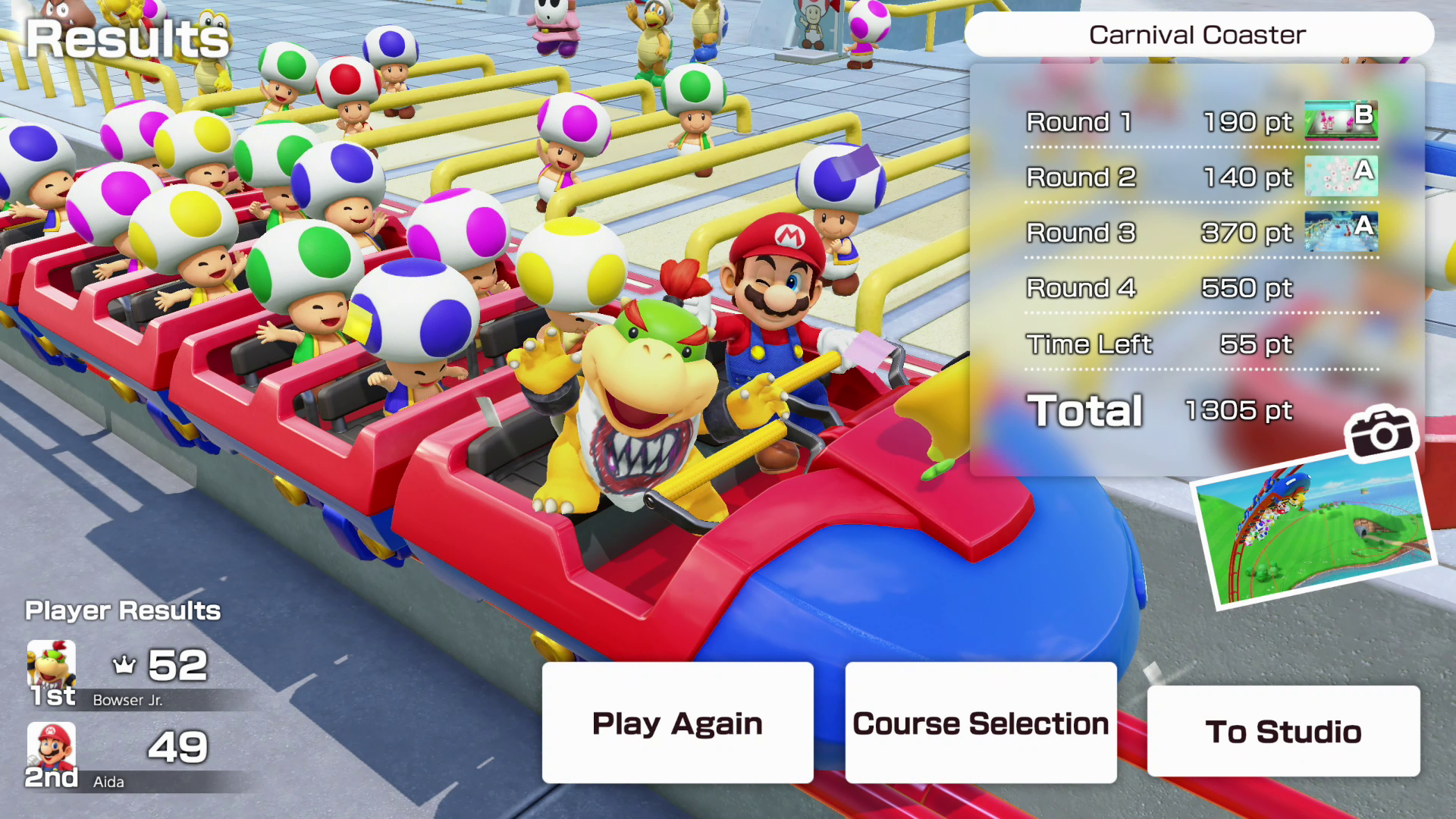Choose the Round 2 minigame thumbnail

[1341, 176]
